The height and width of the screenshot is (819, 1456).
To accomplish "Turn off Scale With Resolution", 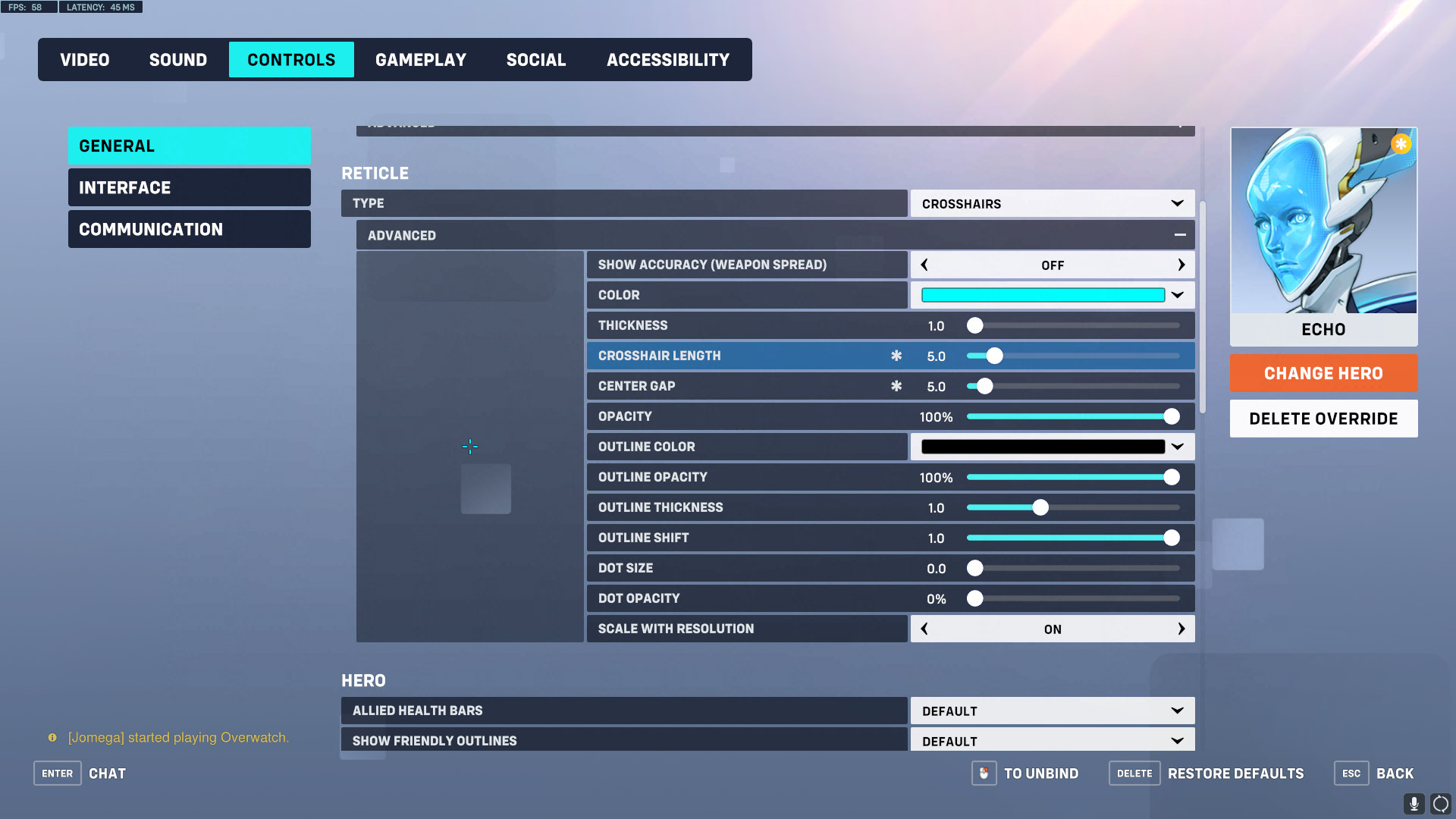I will [1181, 629].
